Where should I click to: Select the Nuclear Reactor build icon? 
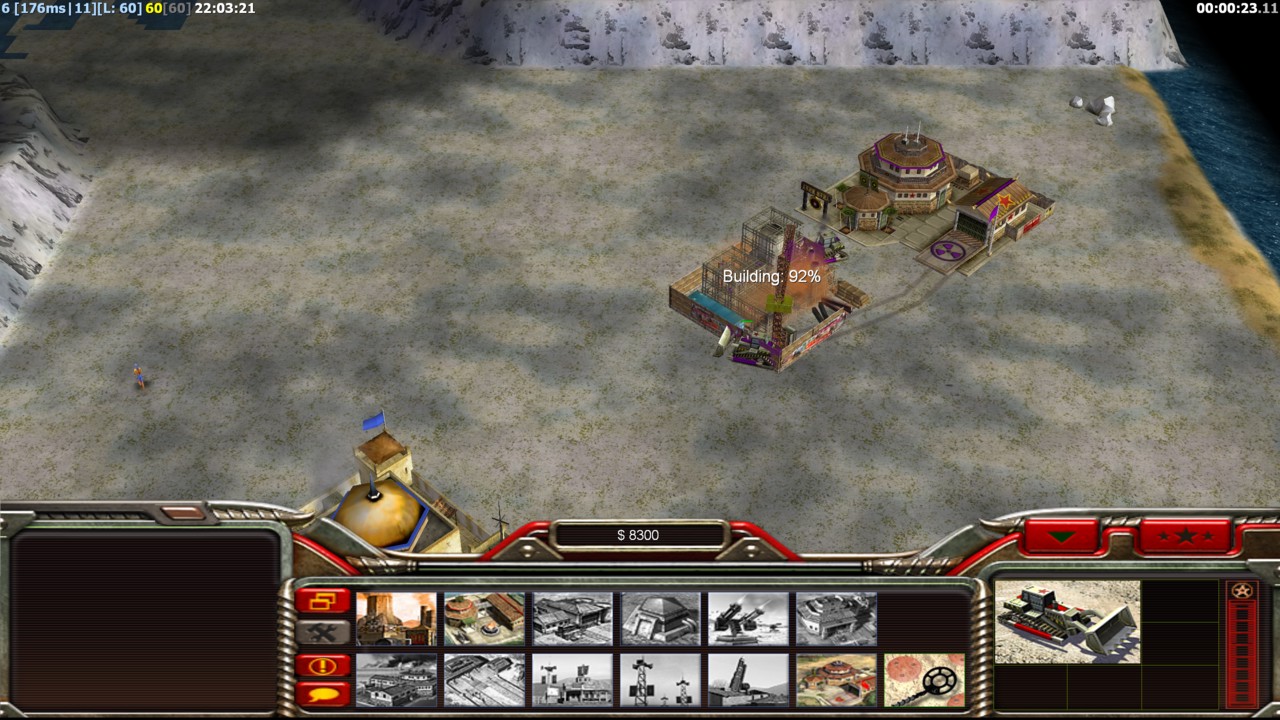click(x=396, y=618)
